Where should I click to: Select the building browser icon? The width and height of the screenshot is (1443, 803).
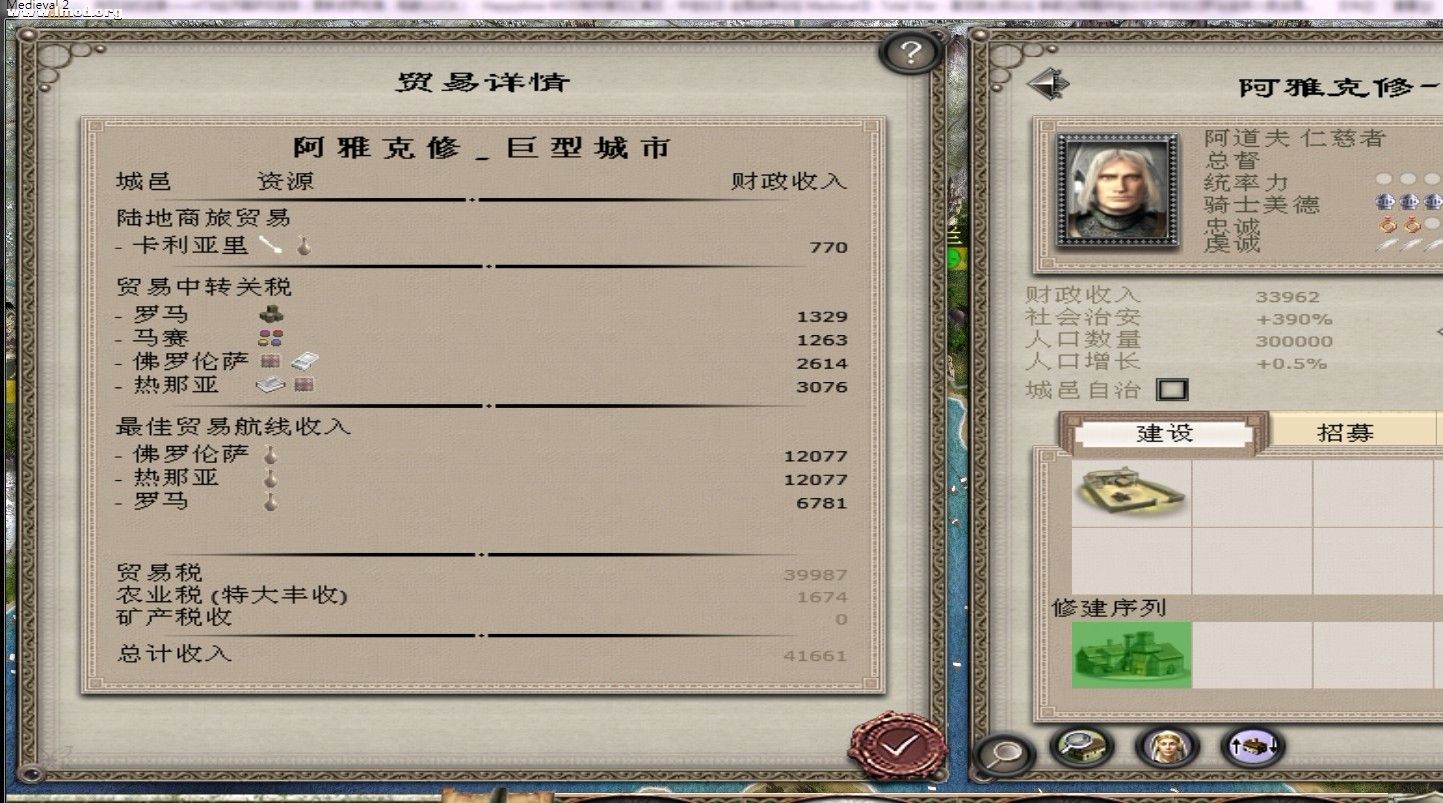1082,747
